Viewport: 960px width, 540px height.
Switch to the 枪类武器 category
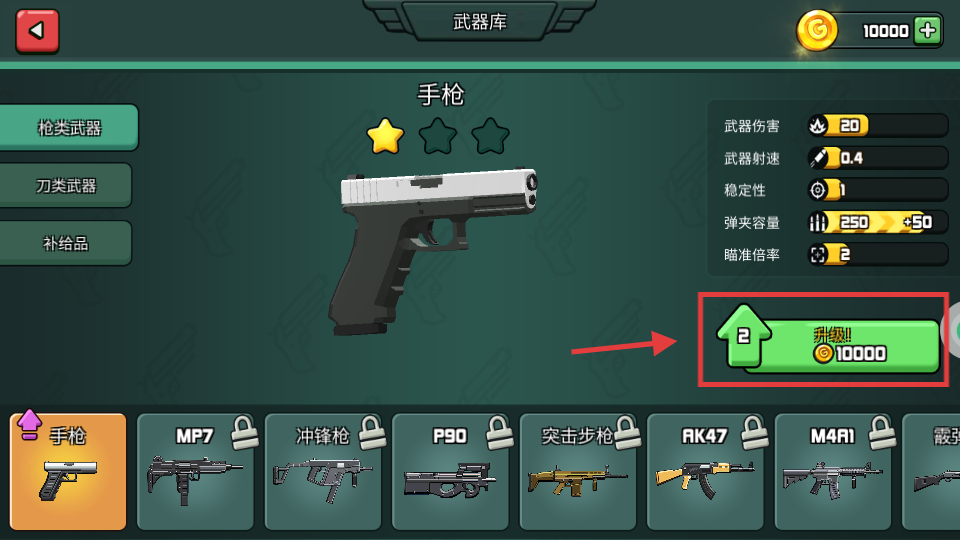point(69,128)
